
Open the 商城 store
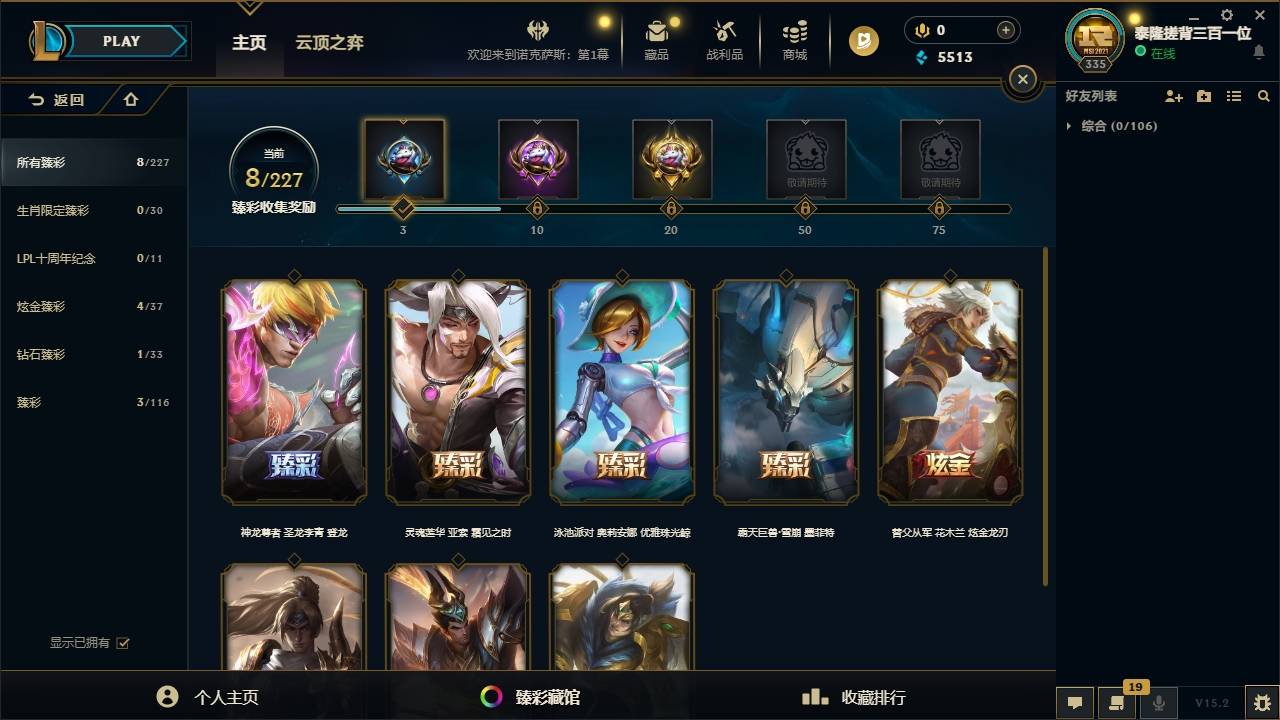point(794,40)
